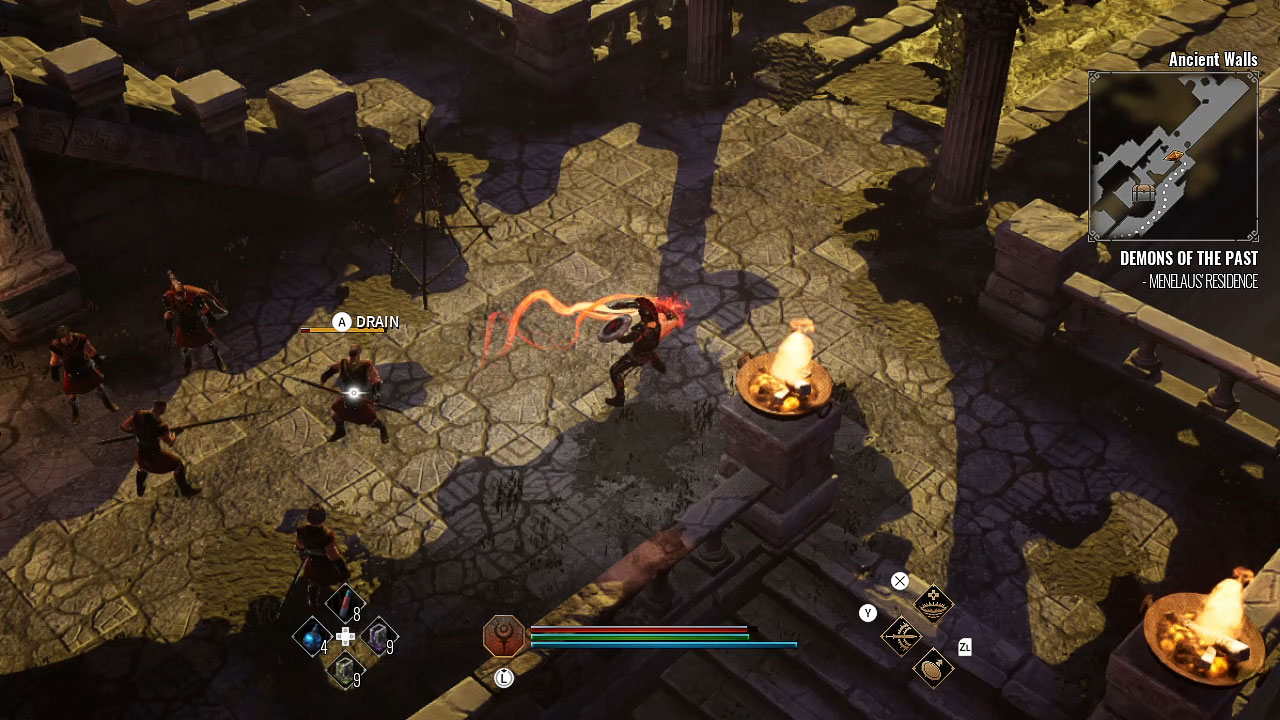Image resolution: width=1280 pixels, height=720 pixels.
Task: Click the purple scroll slot on d-pad right
Action: 377,636
